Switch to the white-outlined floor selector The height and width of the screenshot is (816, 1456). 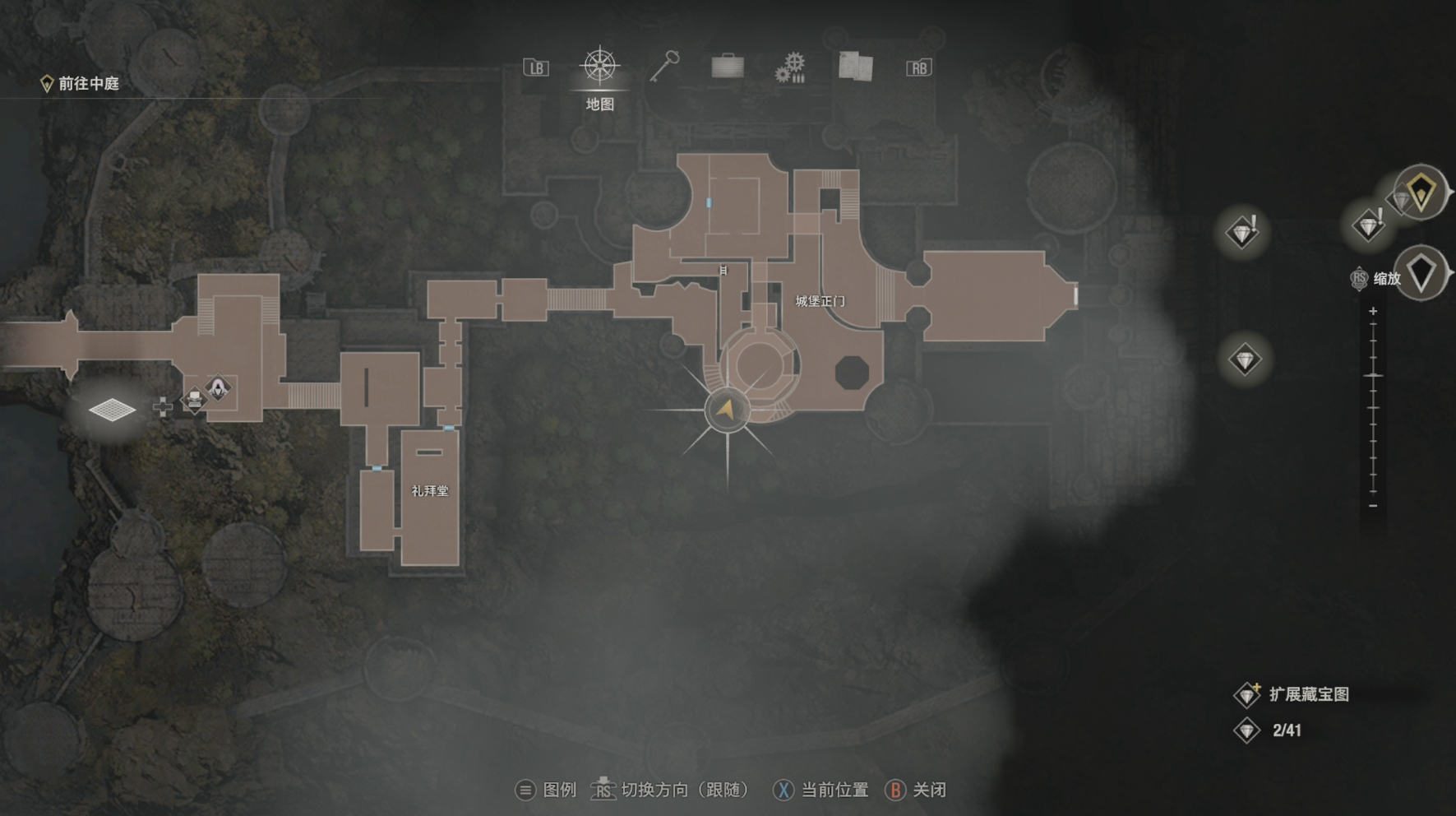tap(1421, 273)
